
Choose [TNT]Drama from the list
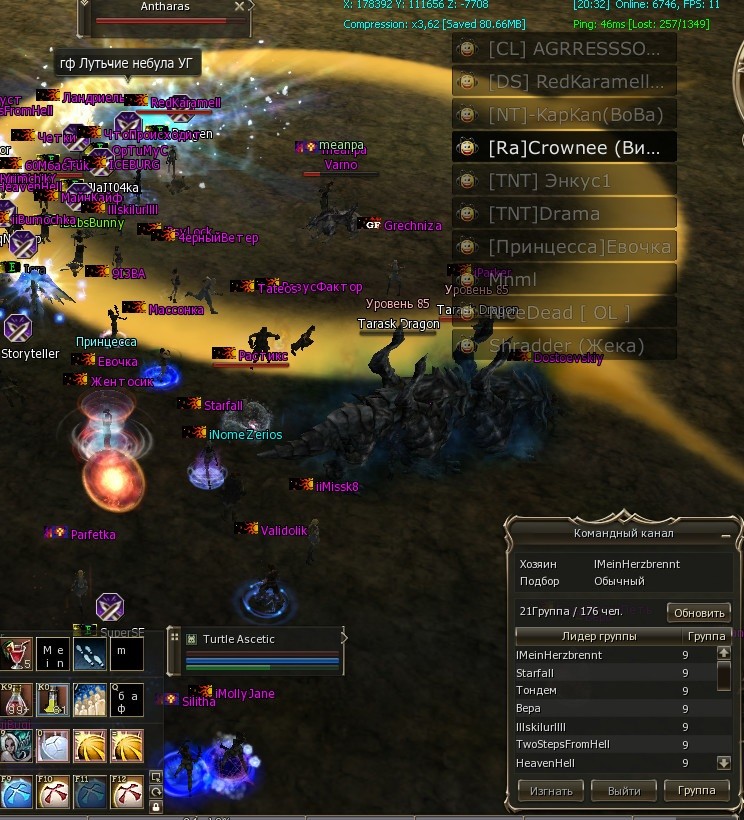pyautogui.click(x=564, y=214)
